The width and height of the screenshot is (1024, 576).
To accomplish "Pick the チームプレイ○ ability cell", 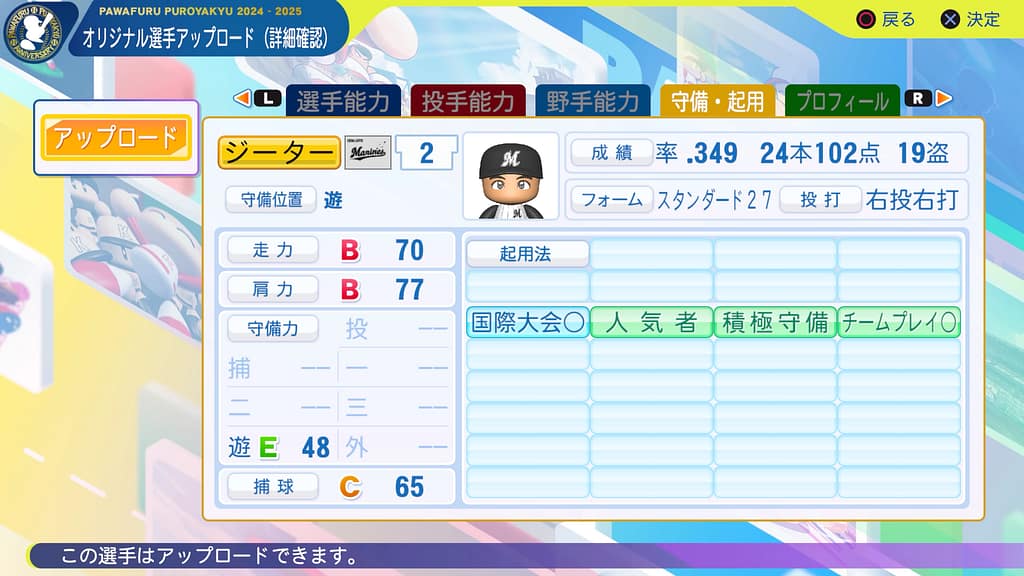I will tap(898, 322).
